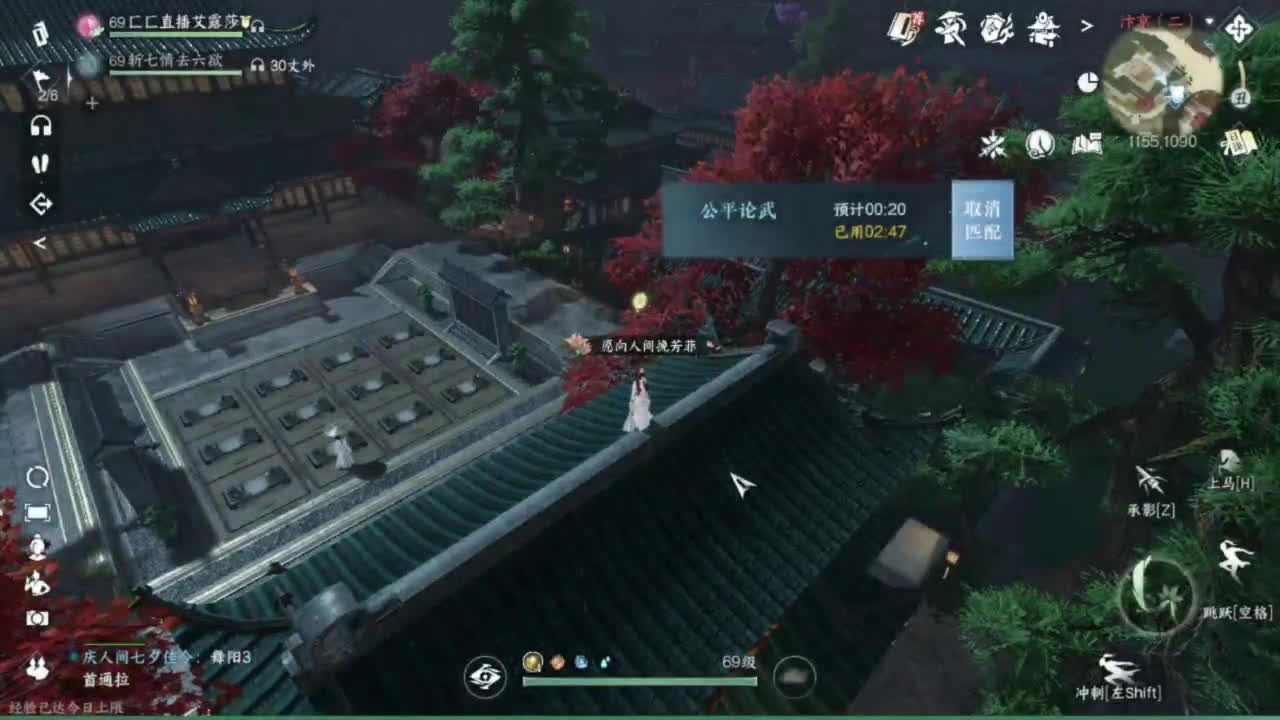
Task: Select the camera screenshot icon on left sidebar
Action: click(36, 617)
